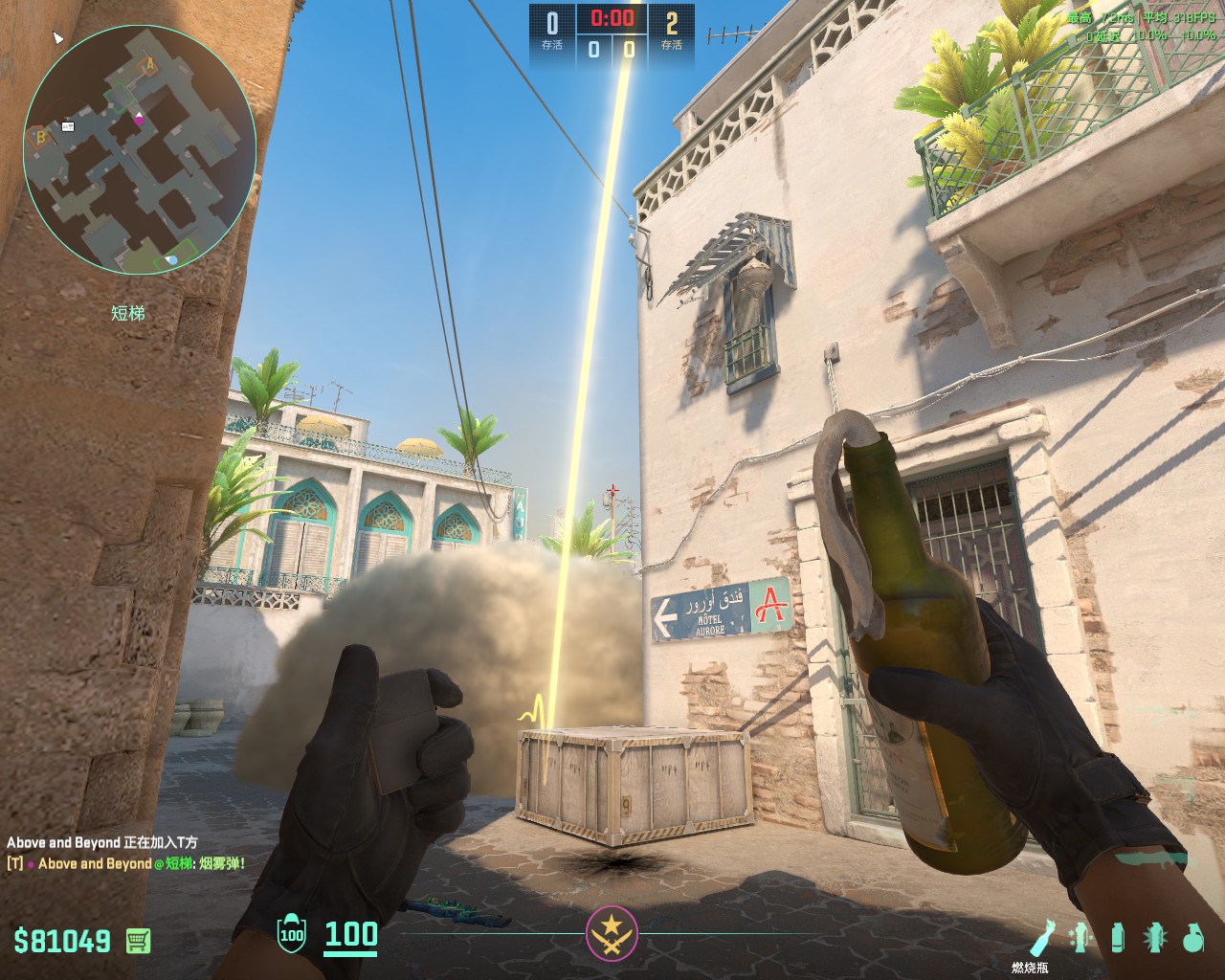
Task: Click the star rank badge emblem
Action: pos(612,932)
